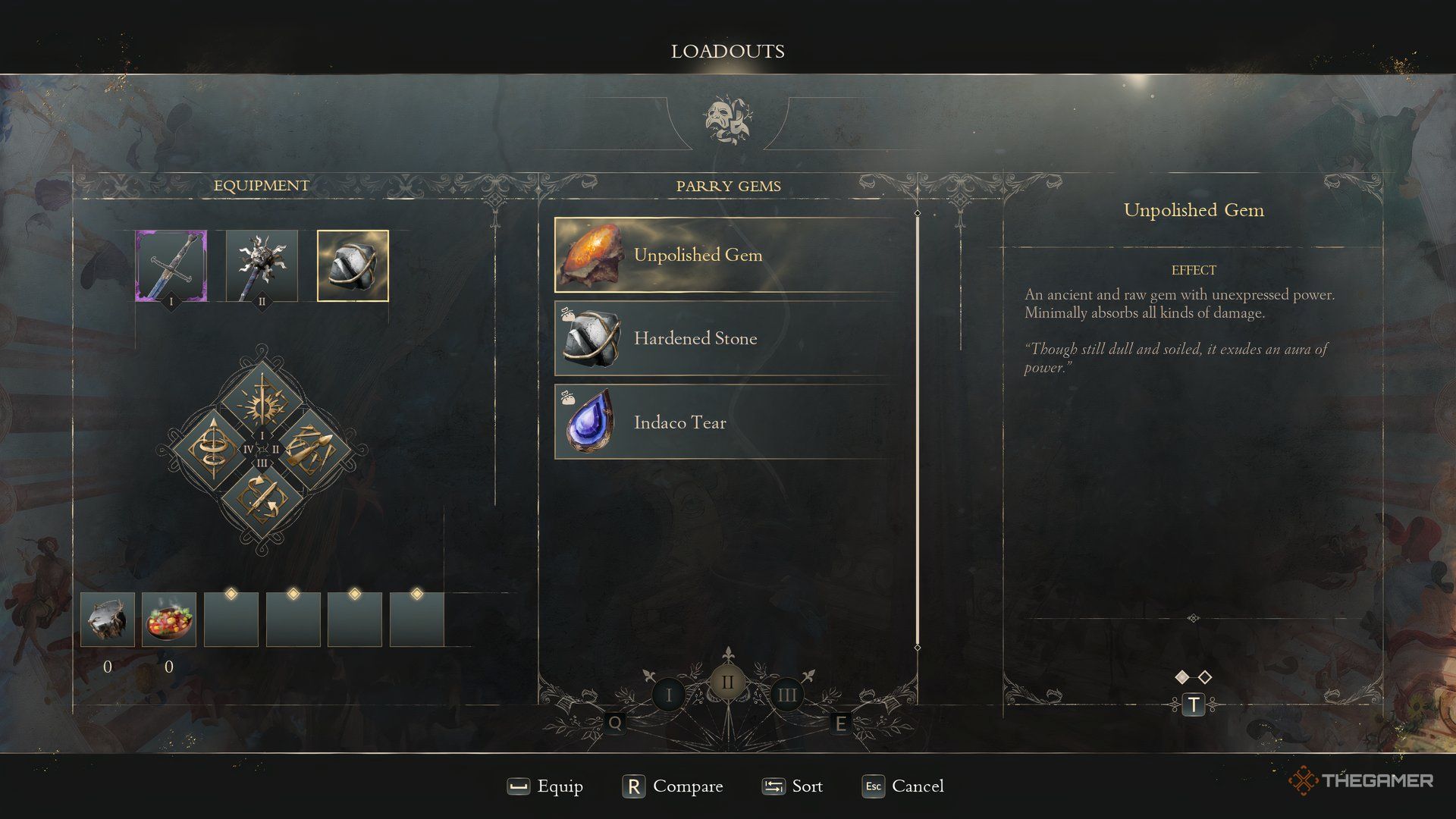Select the spiked mace weapon slot II
The image size is (1456, 819).
click(x=262, y=266)
